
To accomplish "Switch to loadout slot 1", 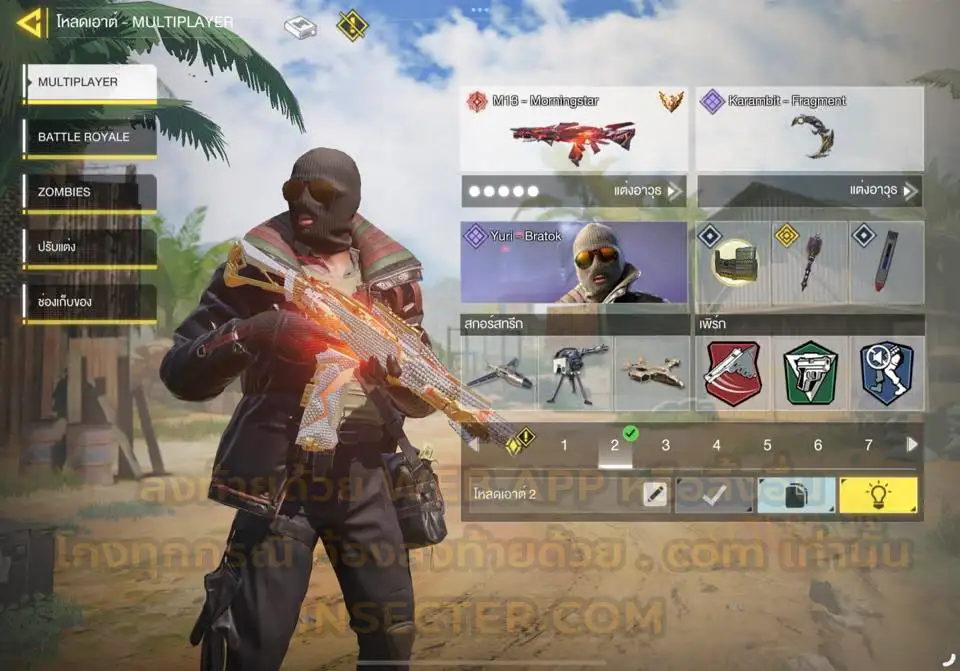I will point(564,446).
